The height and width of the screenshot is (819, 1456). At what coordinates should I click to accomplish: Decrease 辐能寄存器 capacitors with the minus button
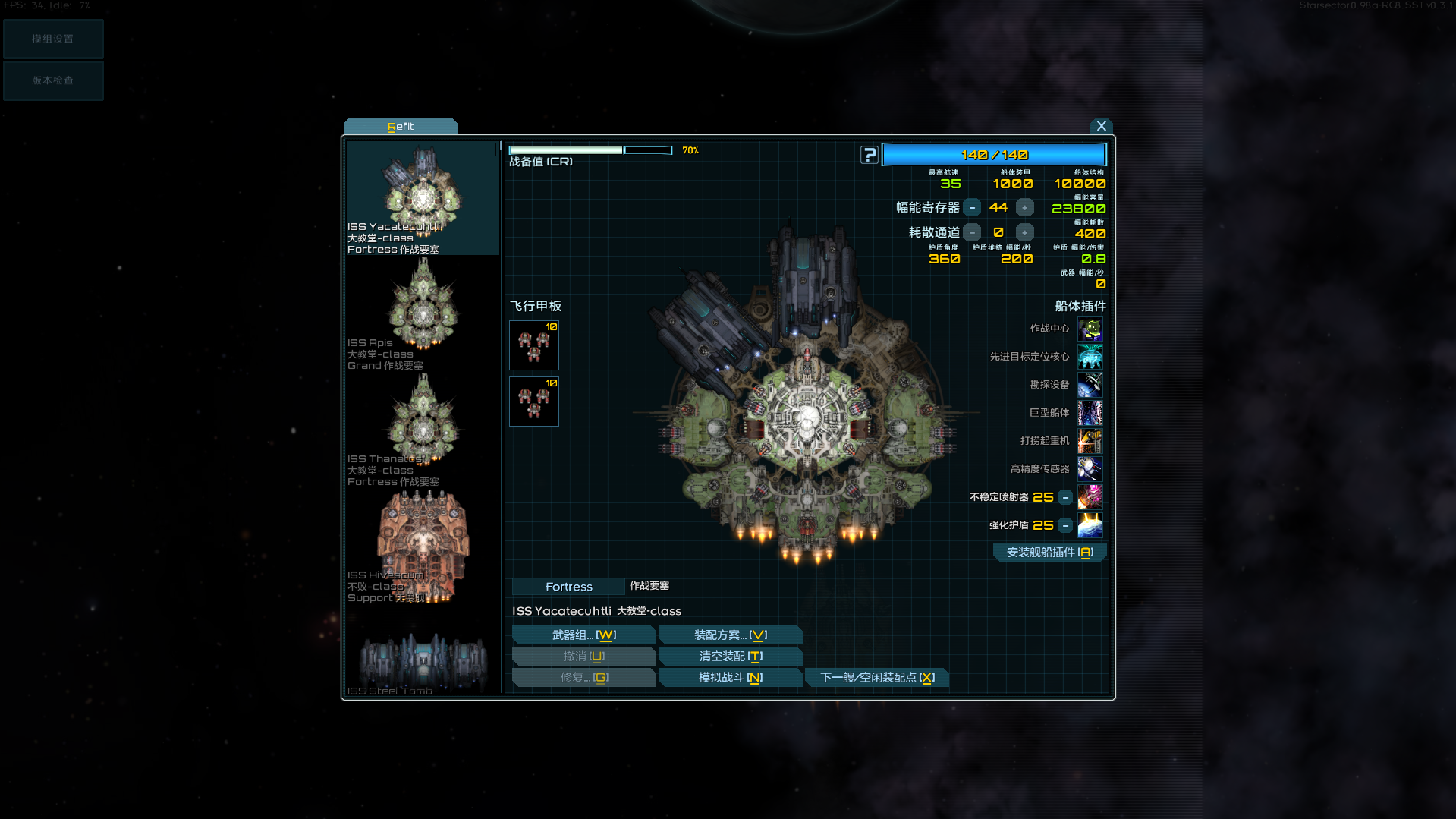click(972, 207)
